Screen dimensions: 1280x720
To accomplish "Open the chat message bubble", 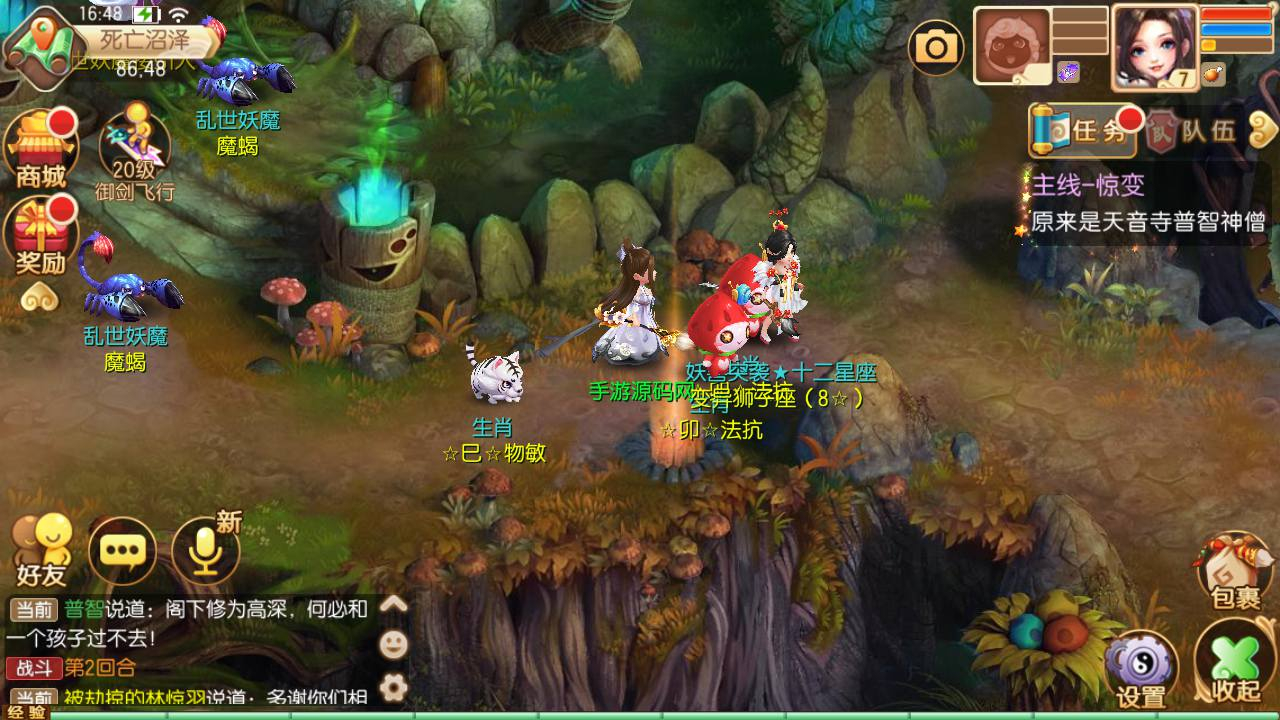I will coord(120,552).
